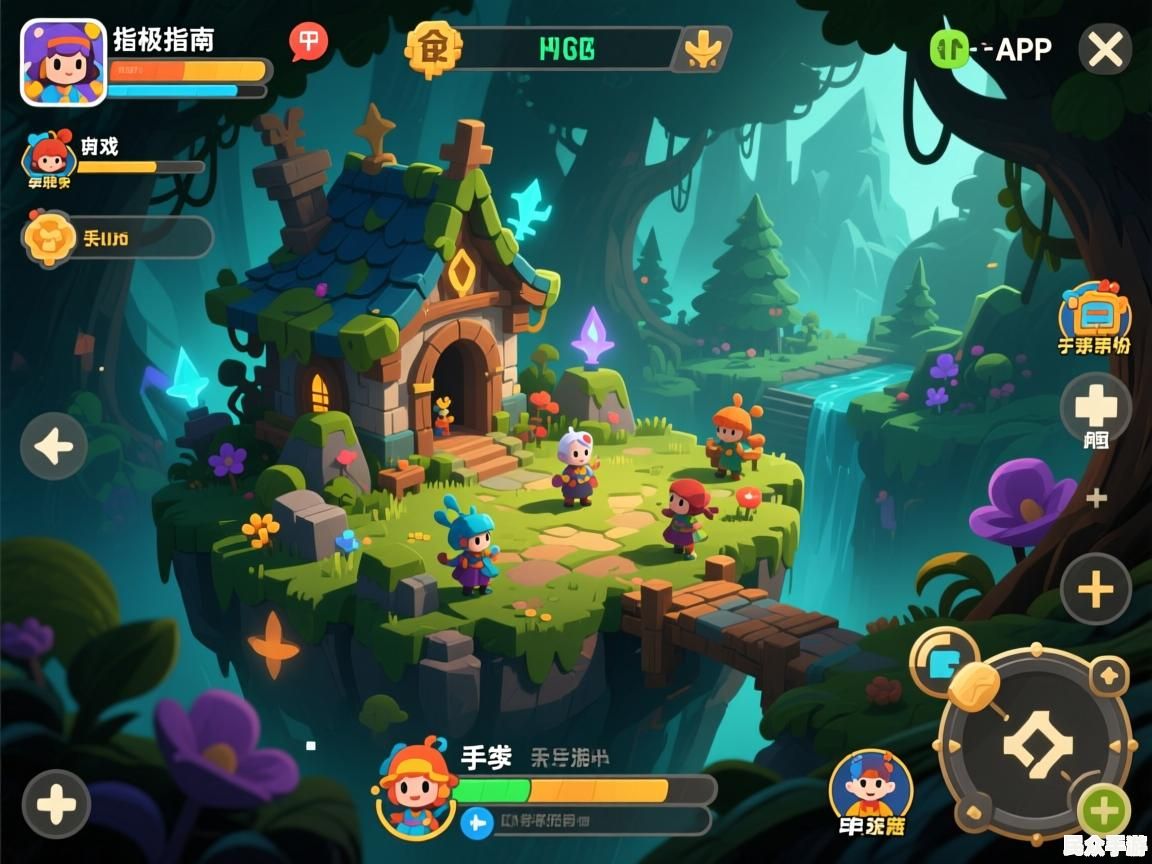Select the gold hexagon currency icon
The image size is (1152, 864).
[433, 47]
